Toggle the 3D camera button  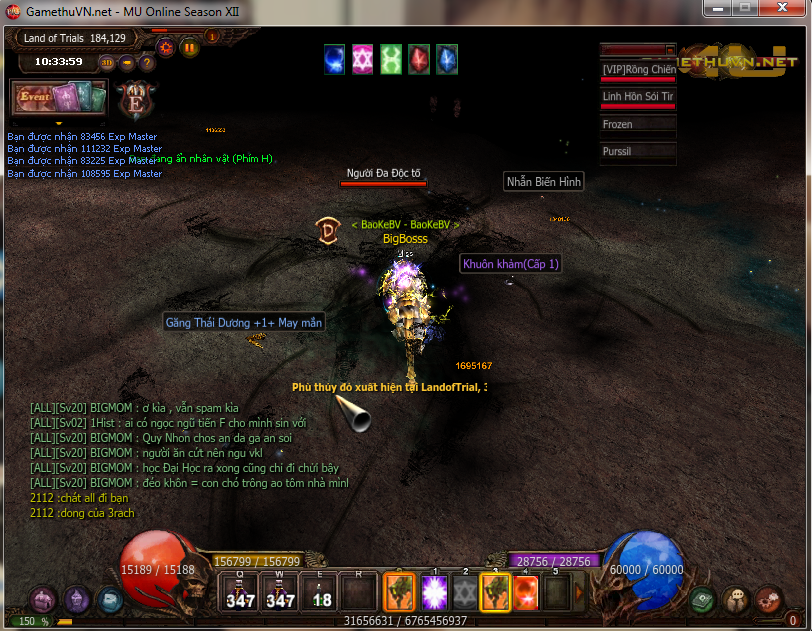107,63
